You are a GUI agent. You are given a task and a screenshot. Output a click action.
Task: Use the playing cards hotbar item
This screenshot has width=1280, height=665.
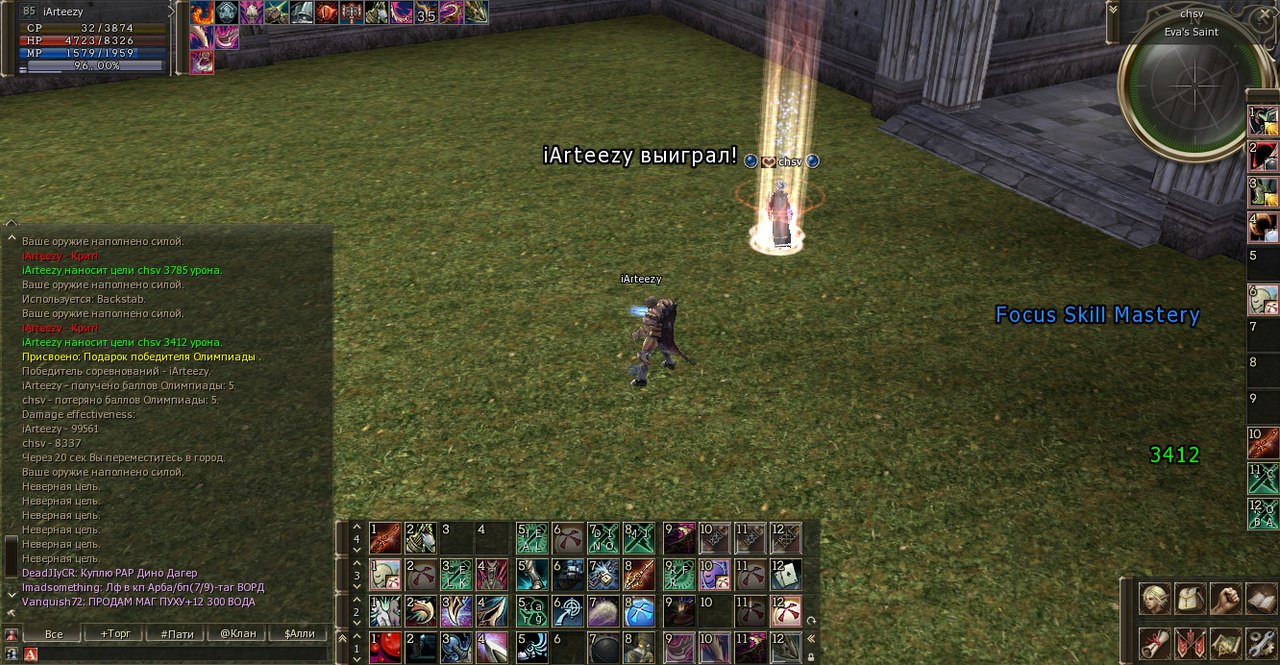(x=786, y=575)
